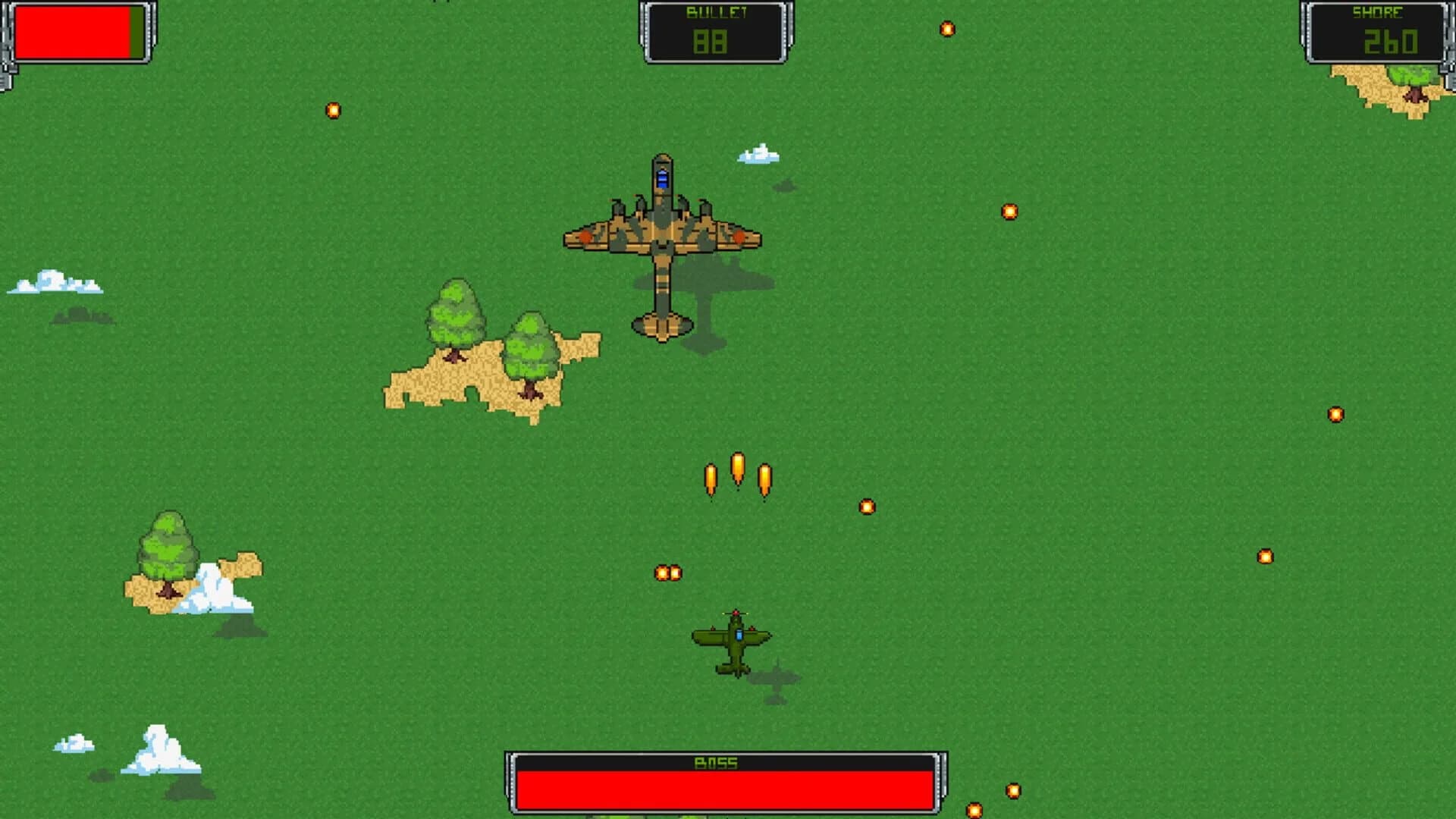The image size is (1456, 819).
Task: Click the BULLET label text
Action: 714,11
